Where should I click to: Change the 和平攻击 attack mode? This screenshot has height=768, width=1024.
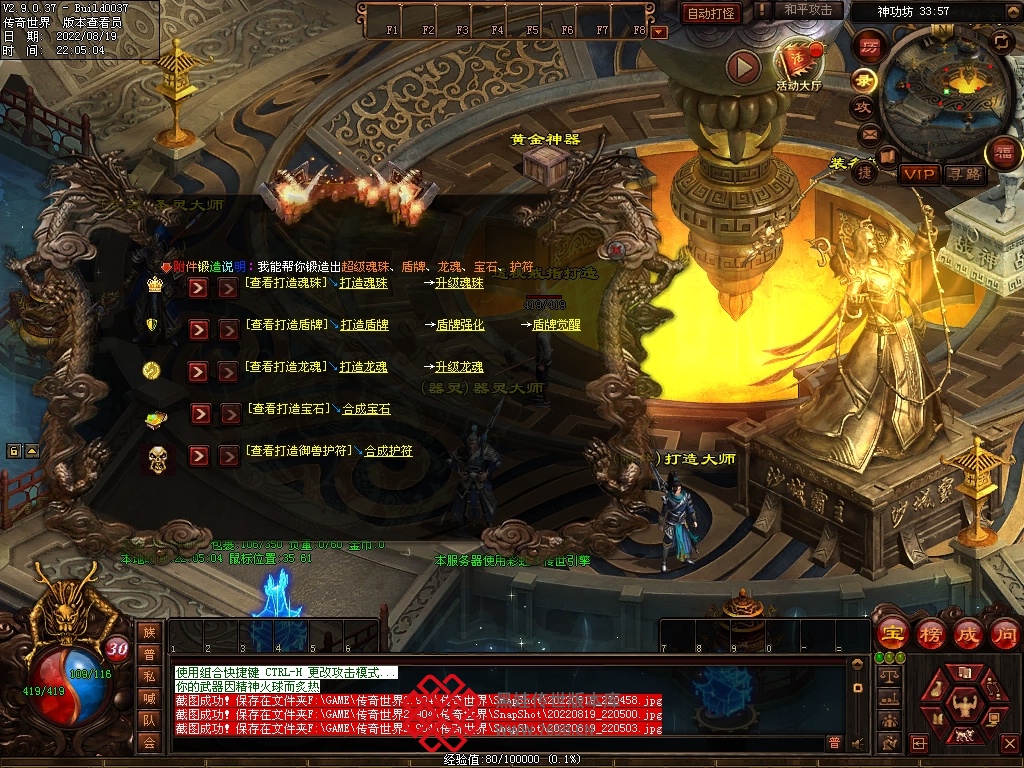click(807, 10)
